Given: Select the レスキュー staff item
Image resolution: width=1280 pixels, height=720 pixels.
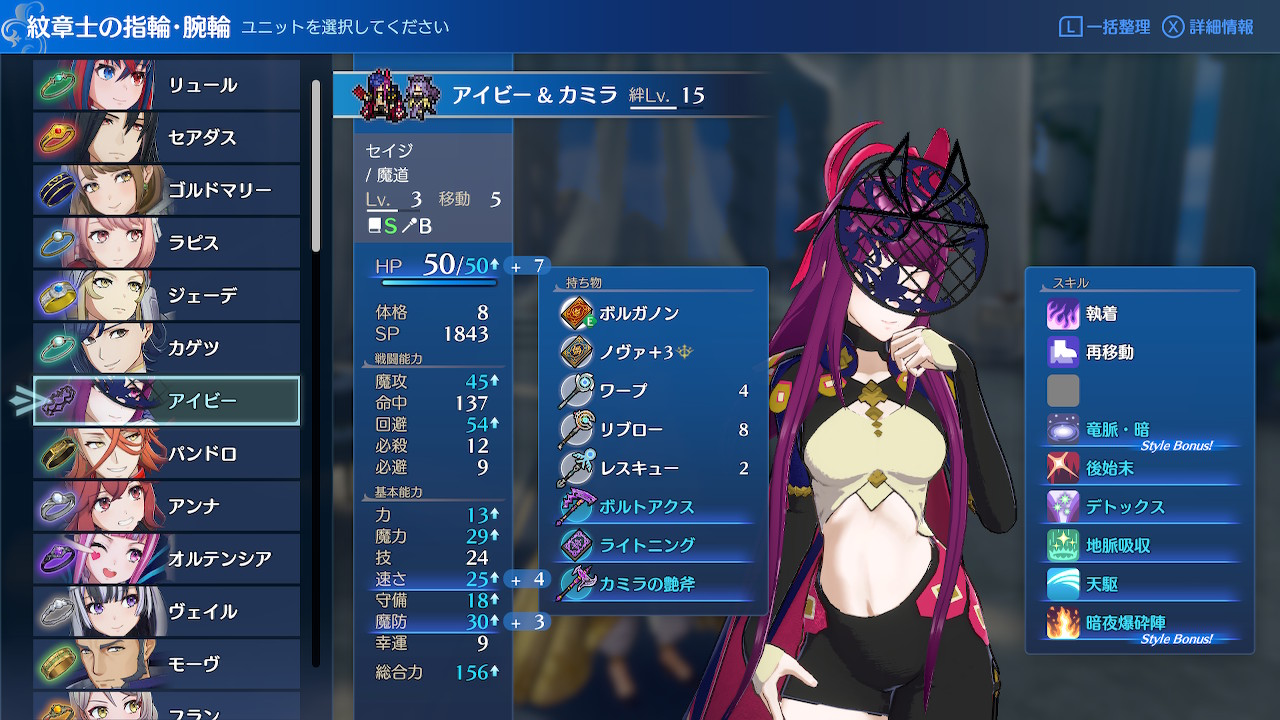Looking at the screenshot, I should pyautogui.click(x=653, y=467).
